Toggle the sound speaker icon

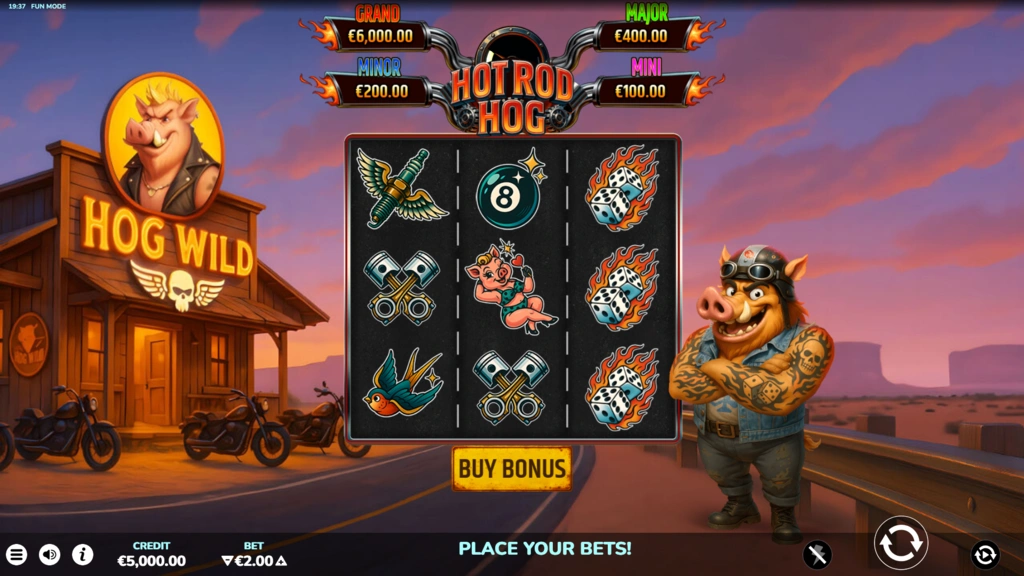pos(49,554)
